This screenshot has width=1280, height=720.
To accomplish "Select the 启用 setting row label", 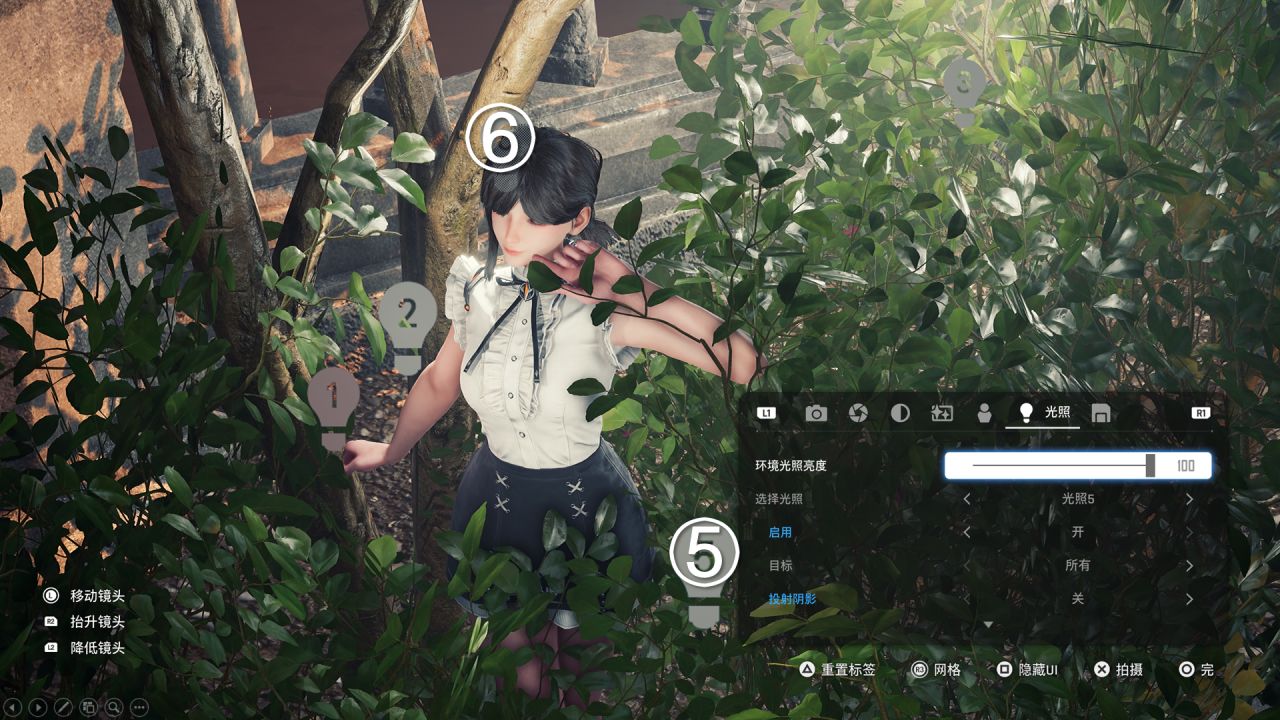I will tap(780, 532).
